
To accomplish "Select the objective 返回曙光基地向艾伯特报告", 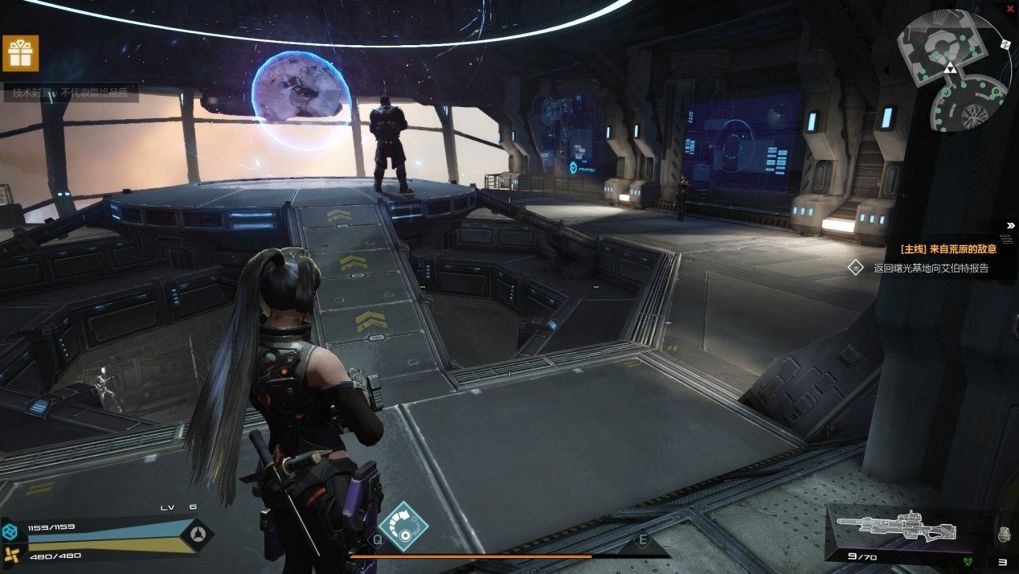I will [930, 268].
